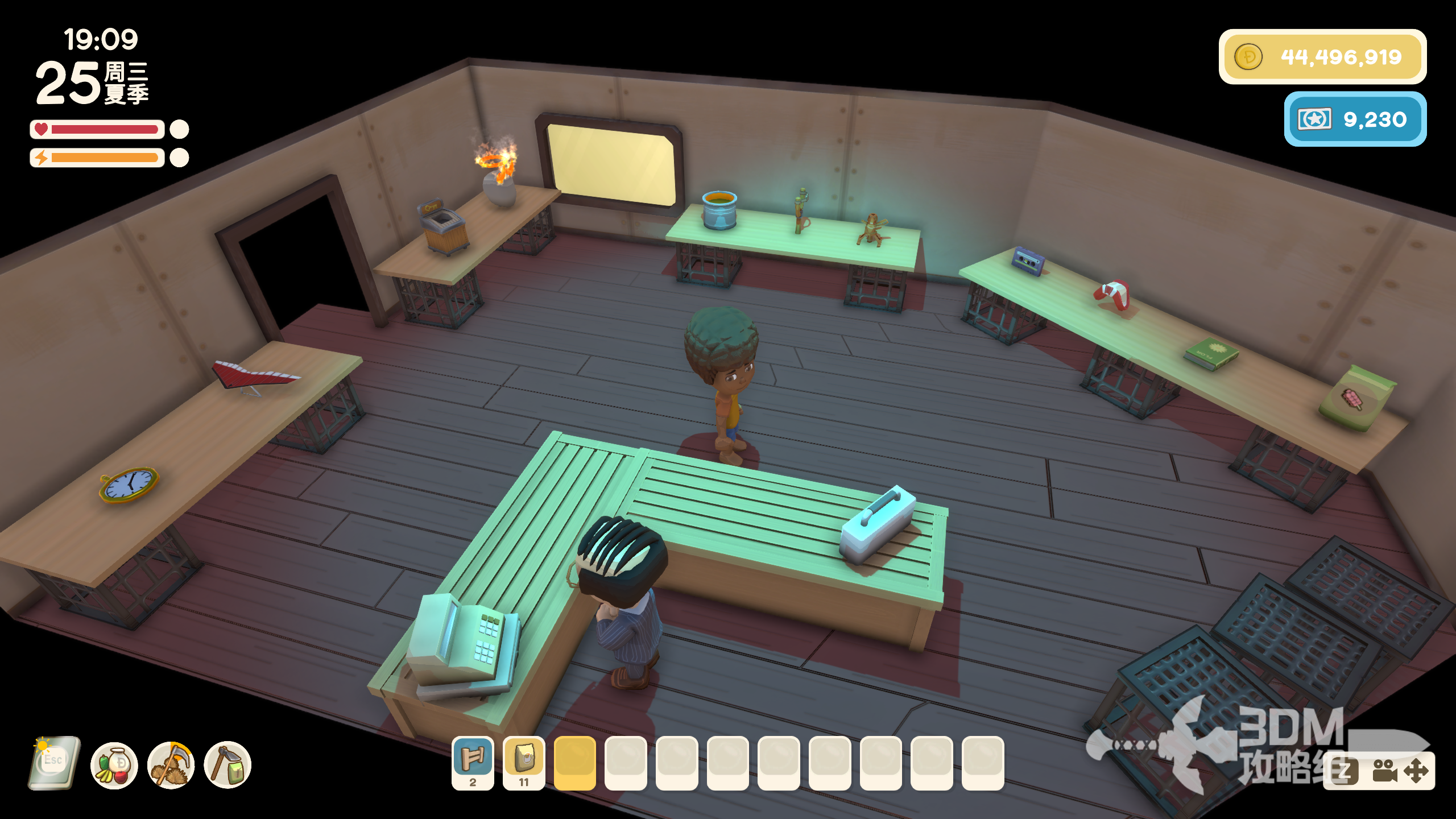Viewport: 1456px width, 819px height.
Task: Select the hoe and seed bag icon
Action: [x=227, y=766]
